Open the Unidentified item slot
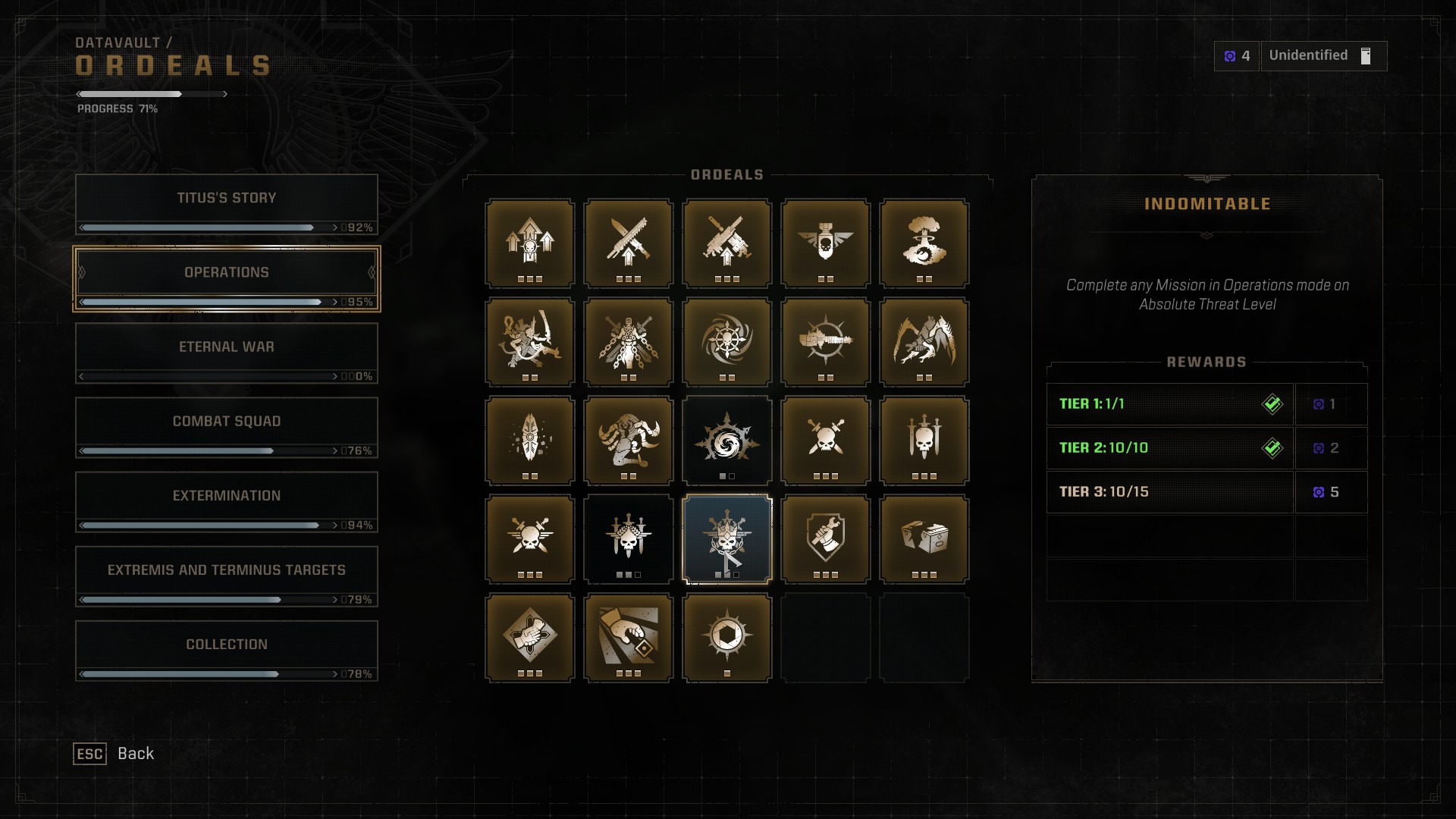 [x=1323, y=55]
